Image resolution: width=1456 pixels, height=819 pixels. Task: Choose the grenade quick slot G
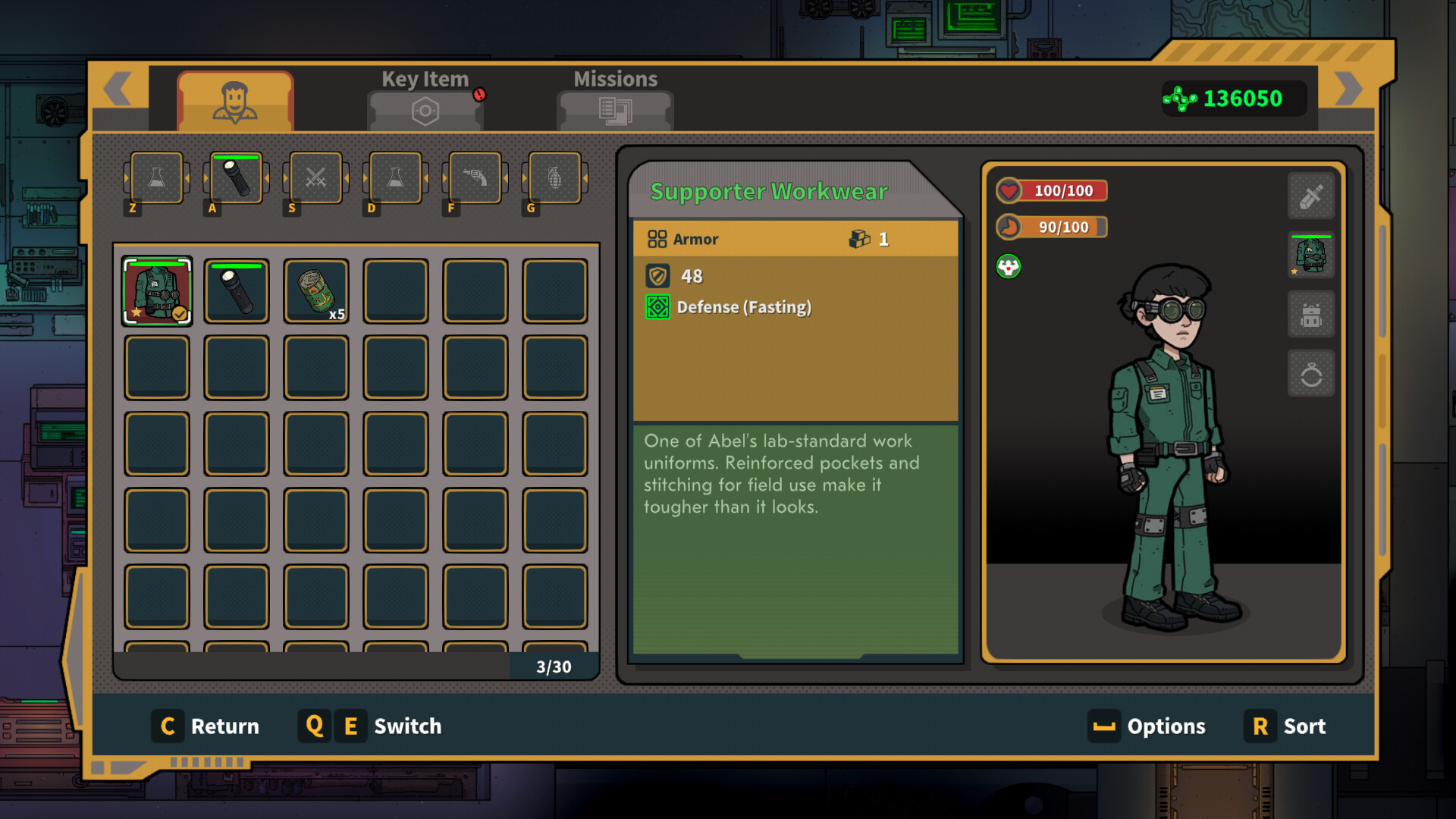pos(555,178)
